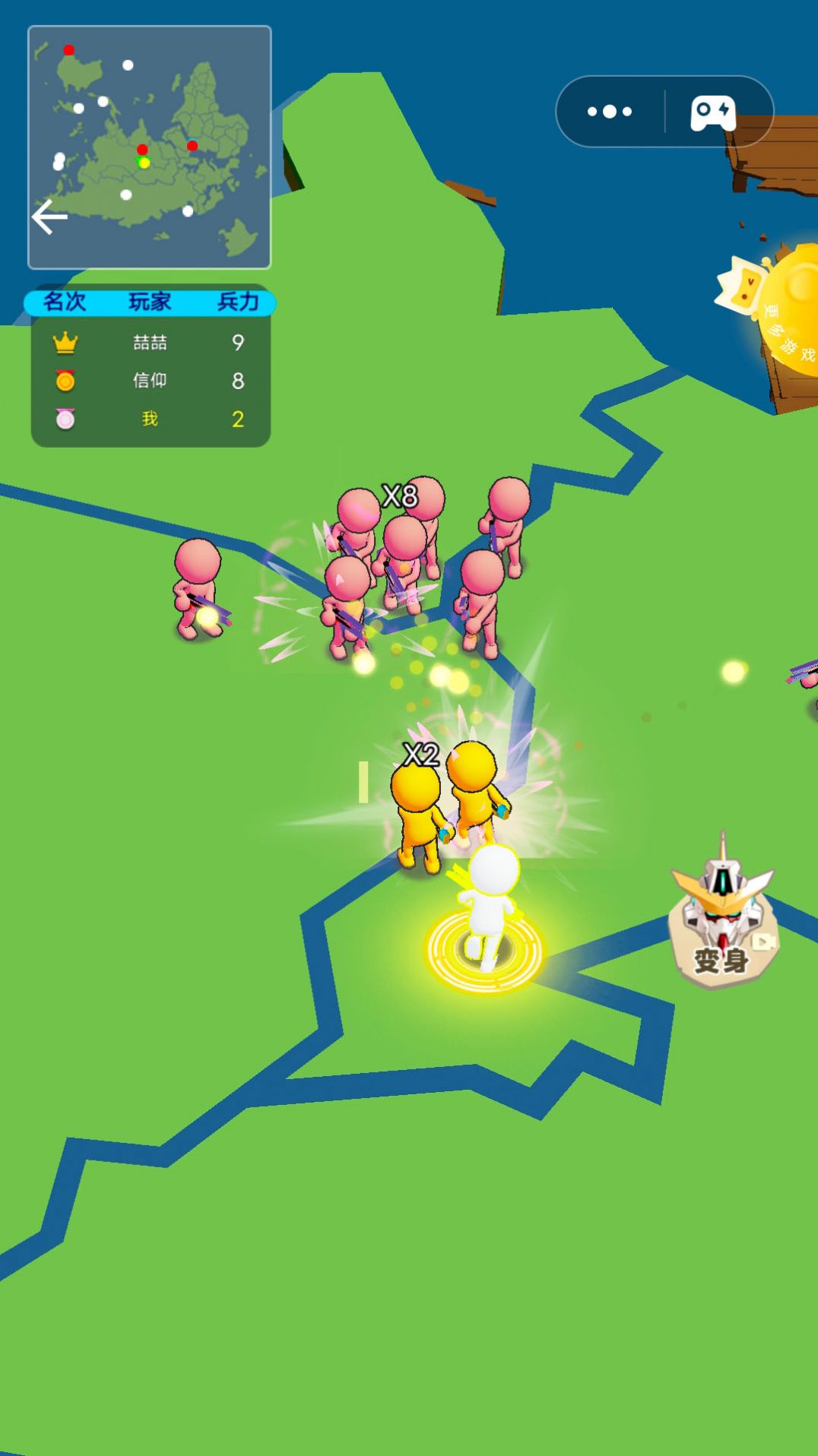Select leaderboard row for player 喆喆
The image size is (818, 1456).
151,343
